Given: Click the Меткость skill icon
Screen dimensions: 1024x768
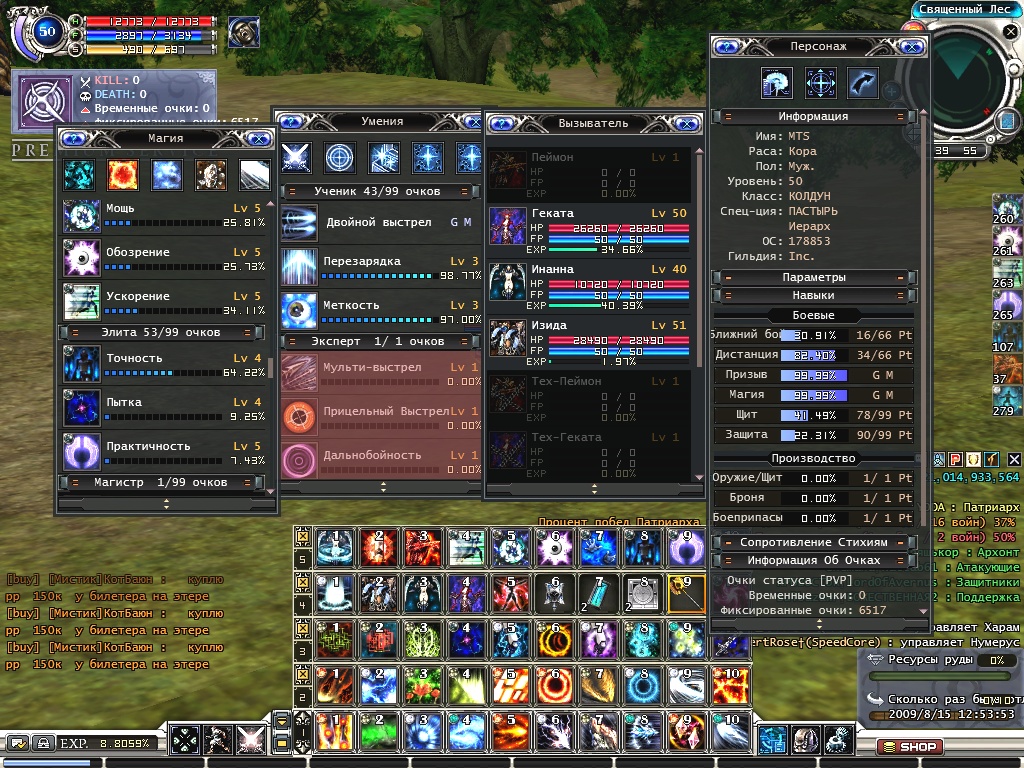Looking at the screenshot, I should click(x=300, y=310).
